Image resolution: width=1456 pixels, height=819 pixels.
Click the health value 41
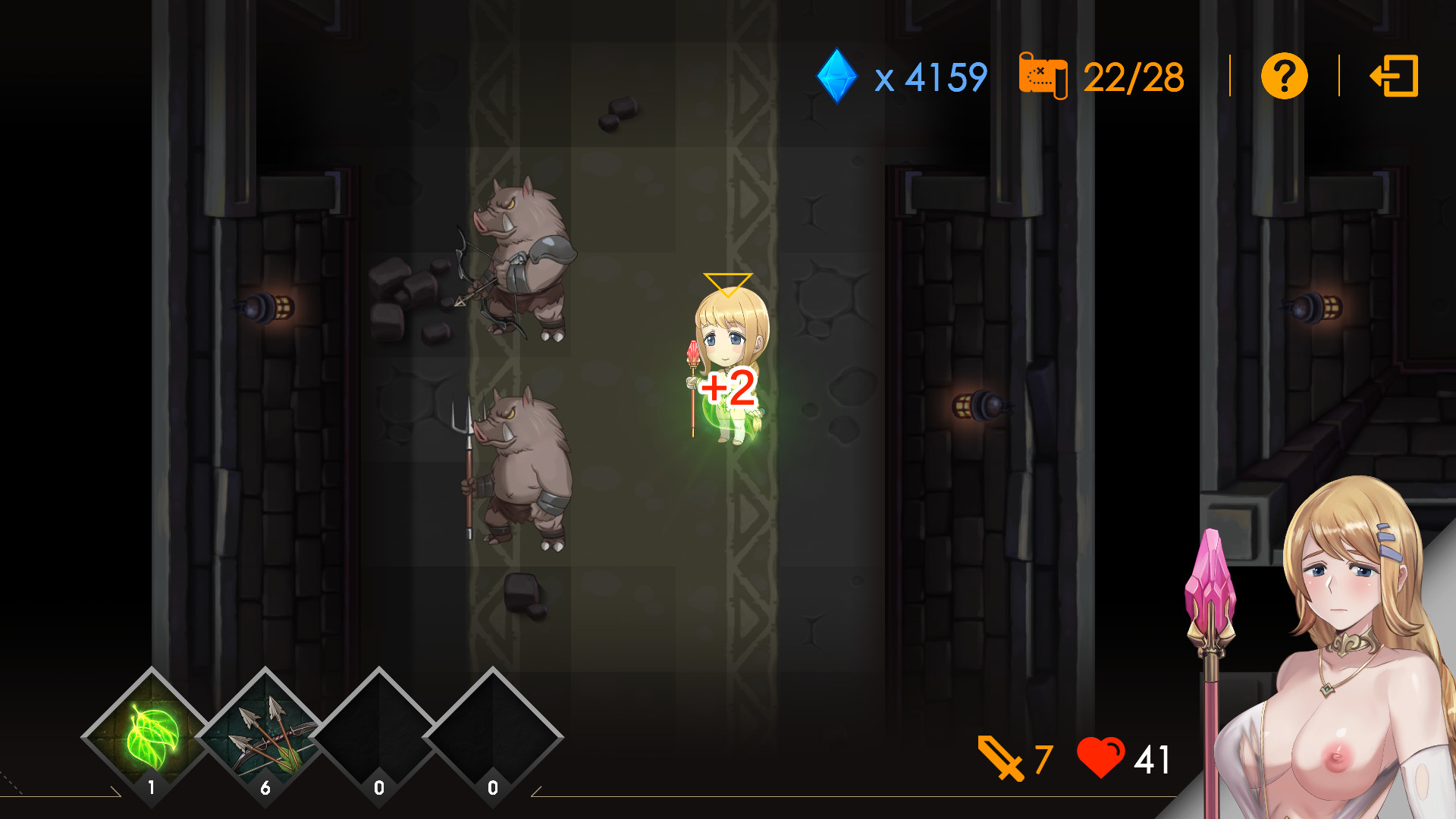click(x=1153, y=758)
